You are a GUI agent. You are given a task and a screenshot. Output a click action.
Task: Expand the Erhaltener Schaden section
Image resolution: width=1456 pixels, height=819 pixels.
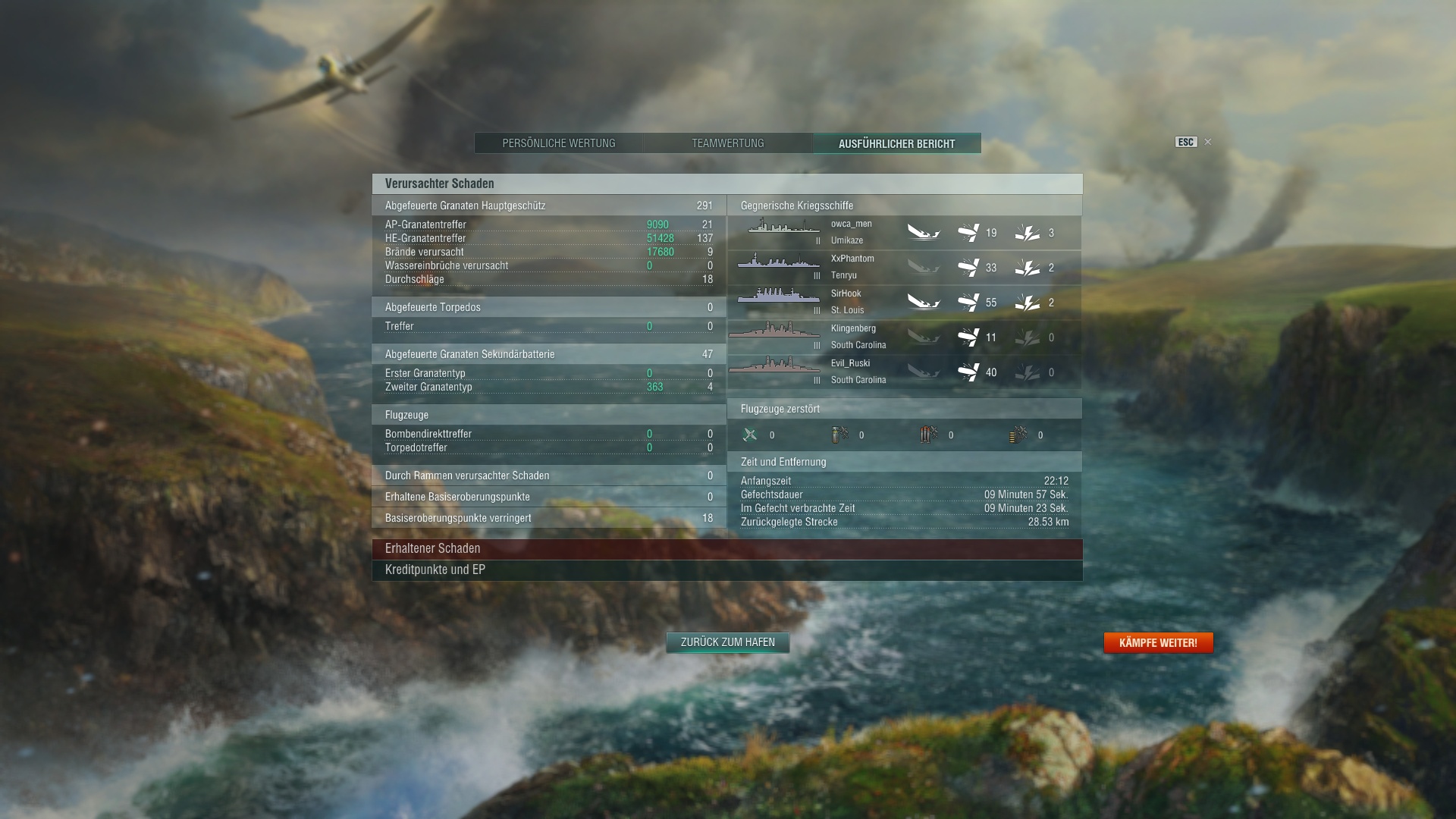[x=726, y=548]
